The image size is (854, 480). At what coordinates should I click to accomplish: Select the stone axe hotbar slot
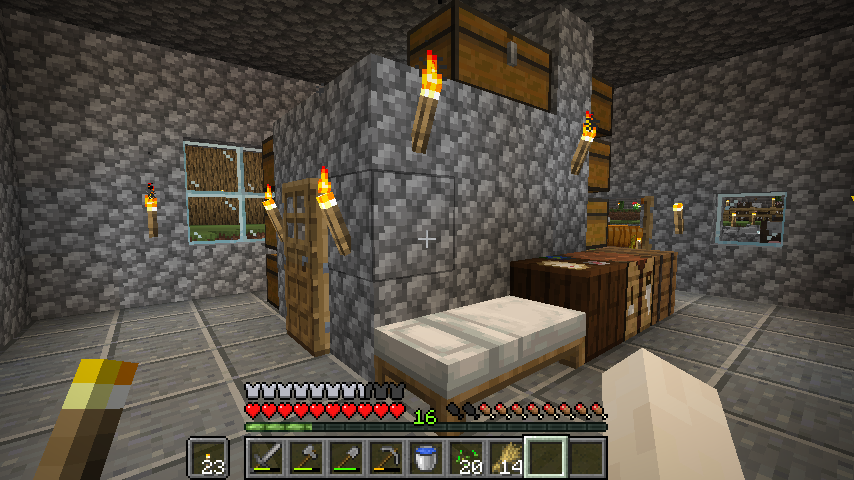coord(306,458)
